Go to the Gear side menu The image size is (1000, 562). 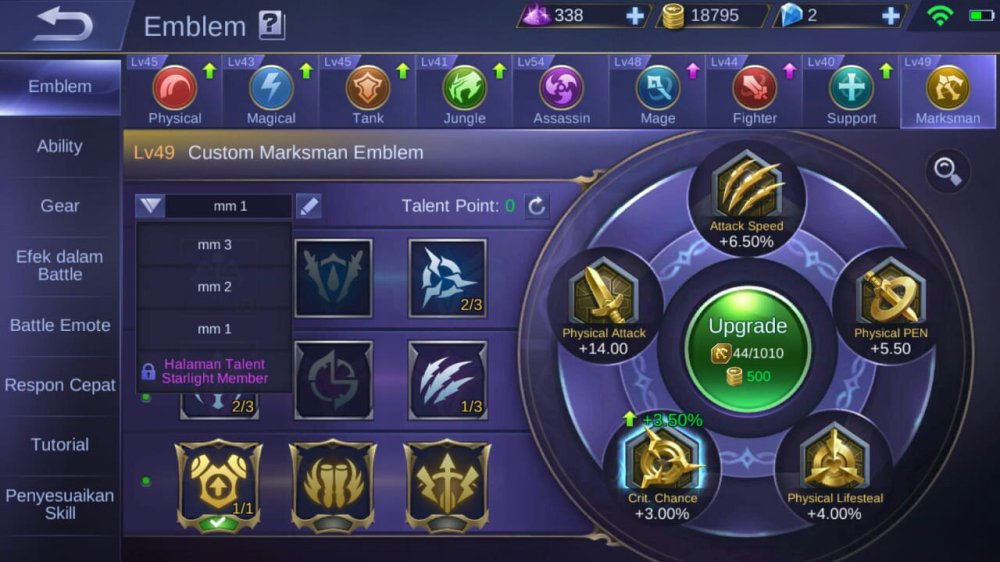60,206
